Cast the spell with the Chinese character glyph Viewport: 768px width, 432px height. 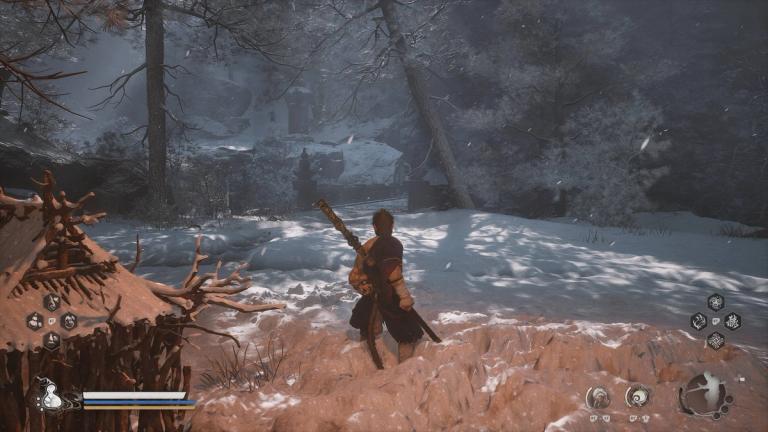pyautogui.click(x=732, y=321)
